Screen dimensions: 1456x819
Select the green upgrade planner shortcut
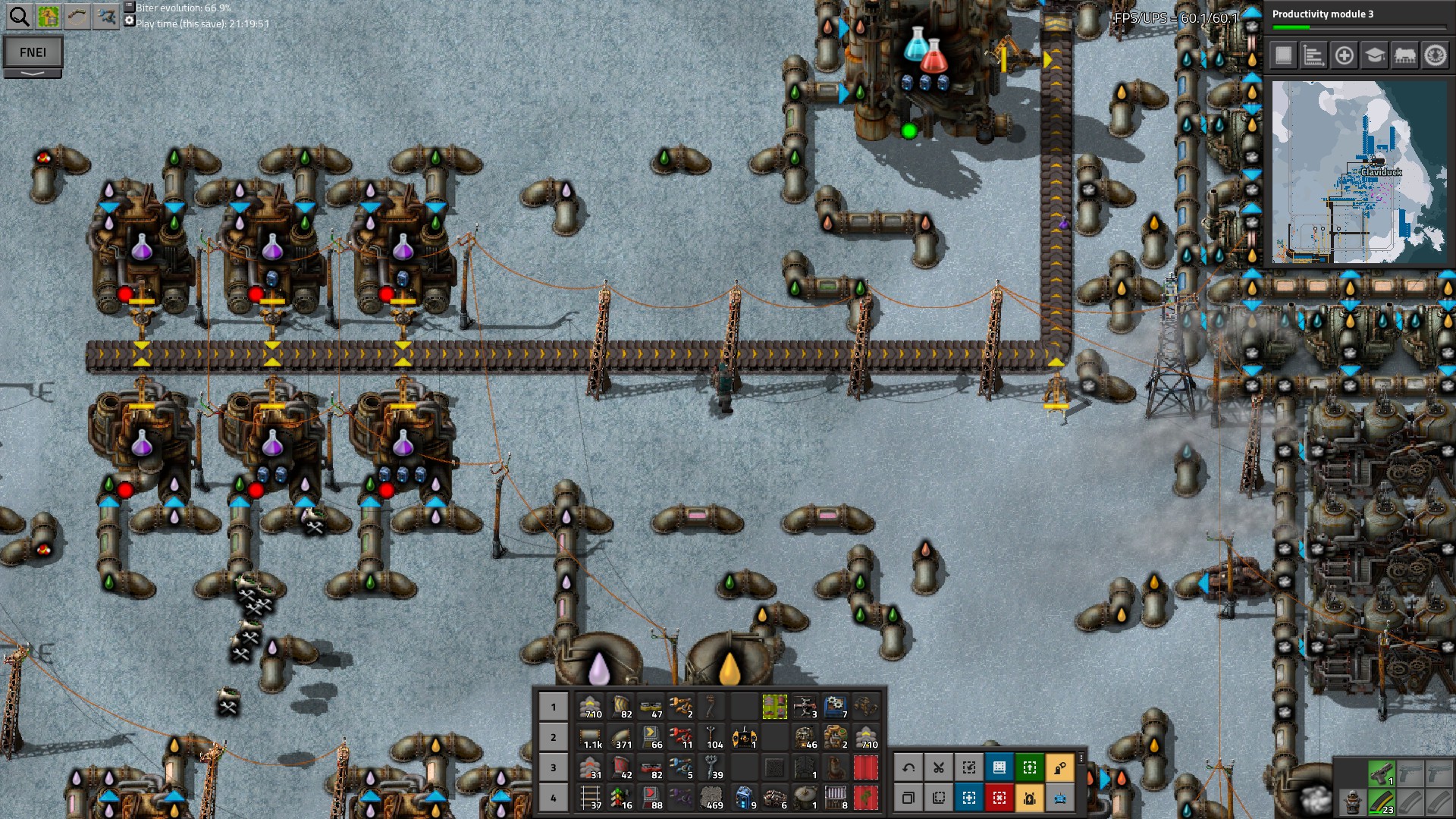(x=1029, y=767)
